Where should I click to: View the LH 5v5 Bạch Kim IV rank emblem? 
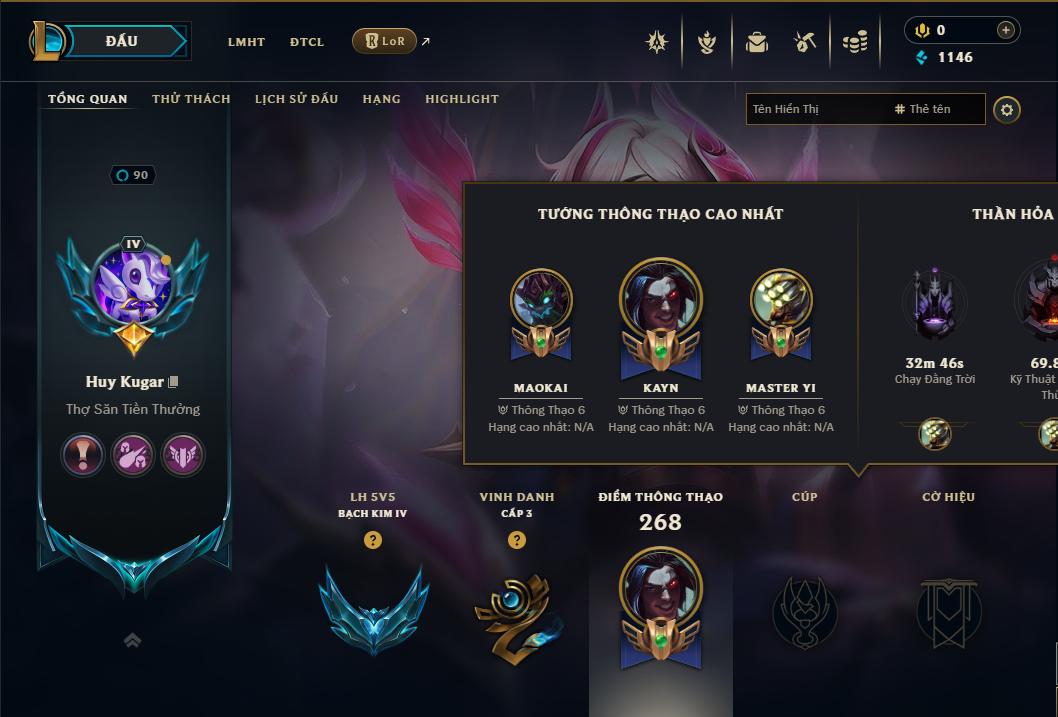tap(373, 609)
